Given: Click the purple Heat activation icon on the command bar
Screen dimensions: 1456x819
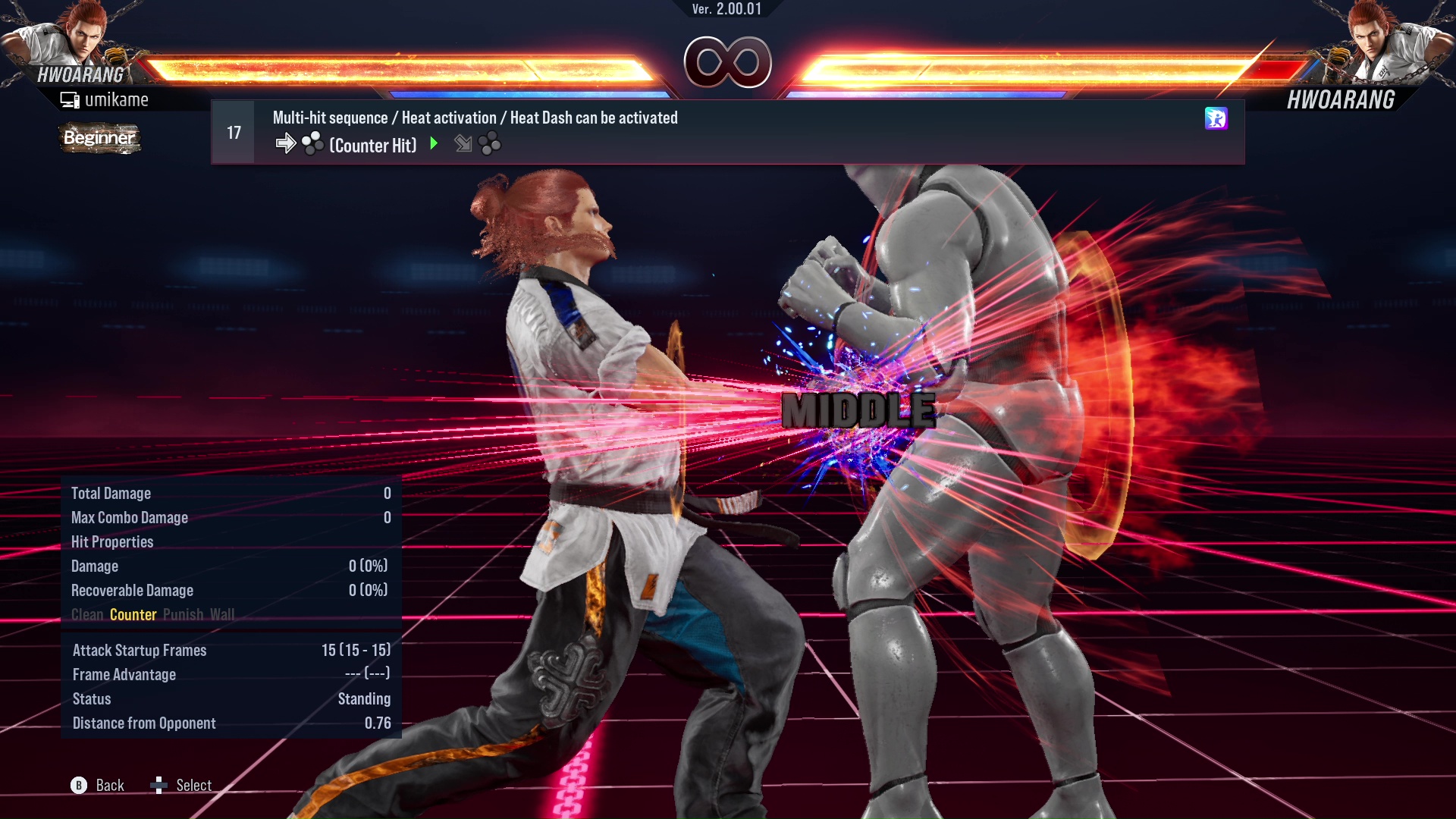Looking at the screenshot, I should click(x=1216, y=119).
